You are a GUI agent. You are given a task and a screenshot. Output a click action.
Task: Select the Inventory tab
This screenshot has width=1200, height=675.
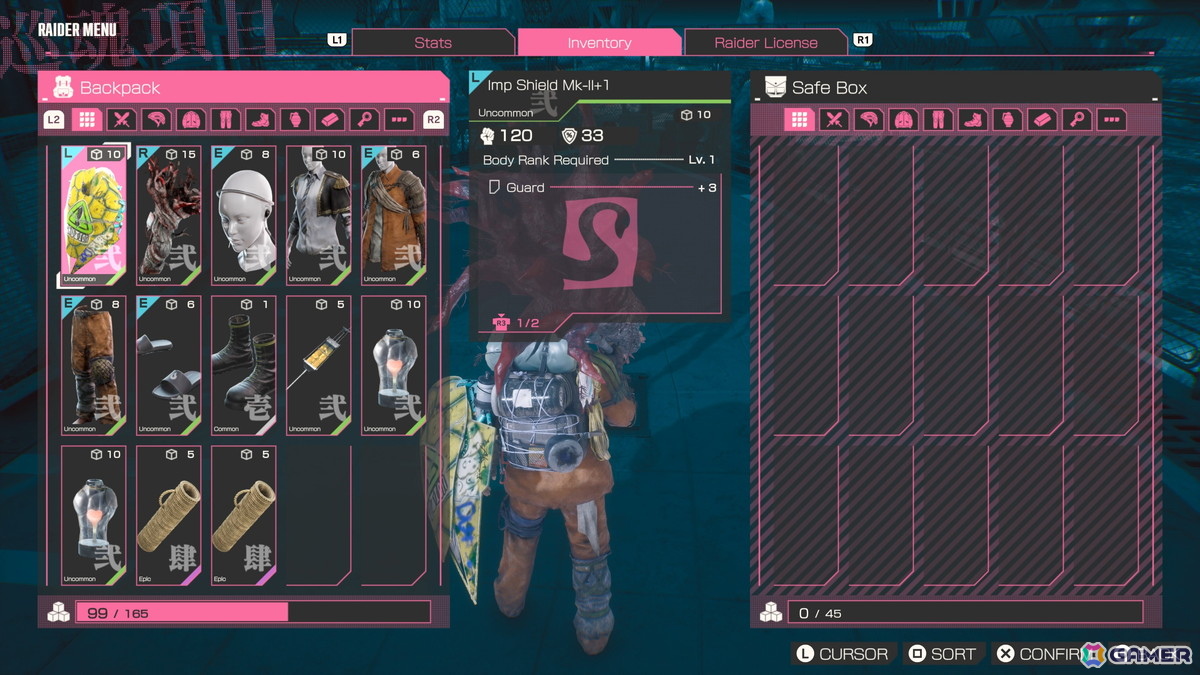(x=599, y=42)
